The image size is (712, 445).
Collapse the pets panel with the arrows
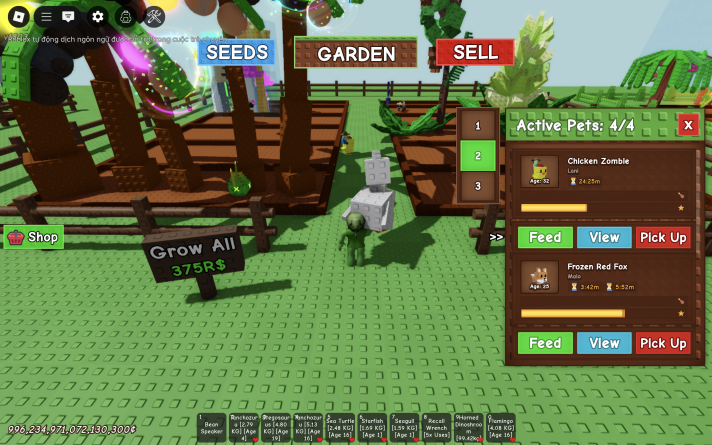tap(496, 237)
